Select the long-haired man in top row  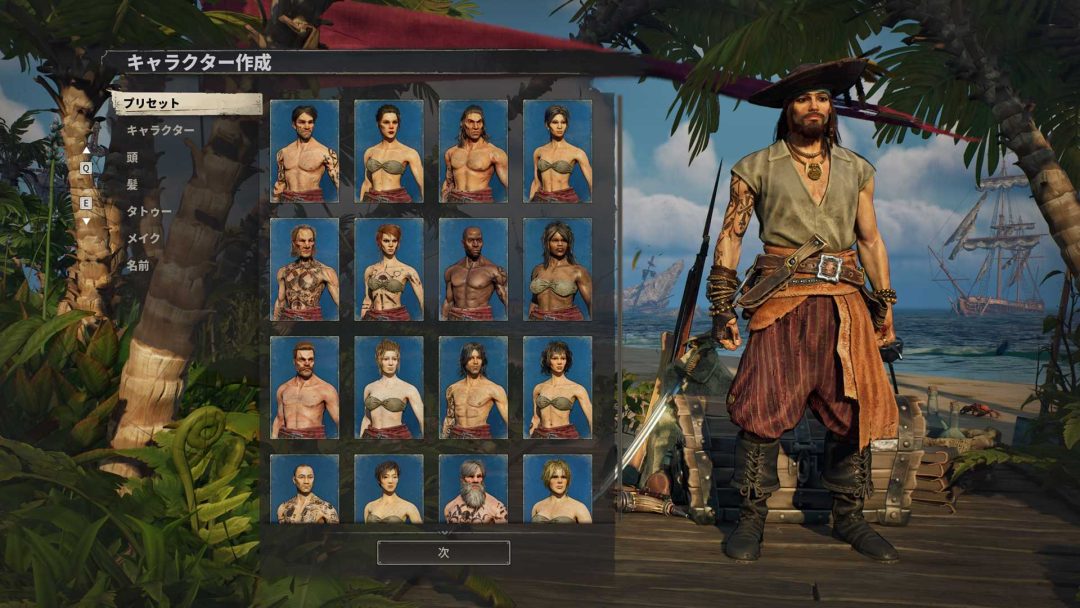pyautogui.click(x=473, y=151)
